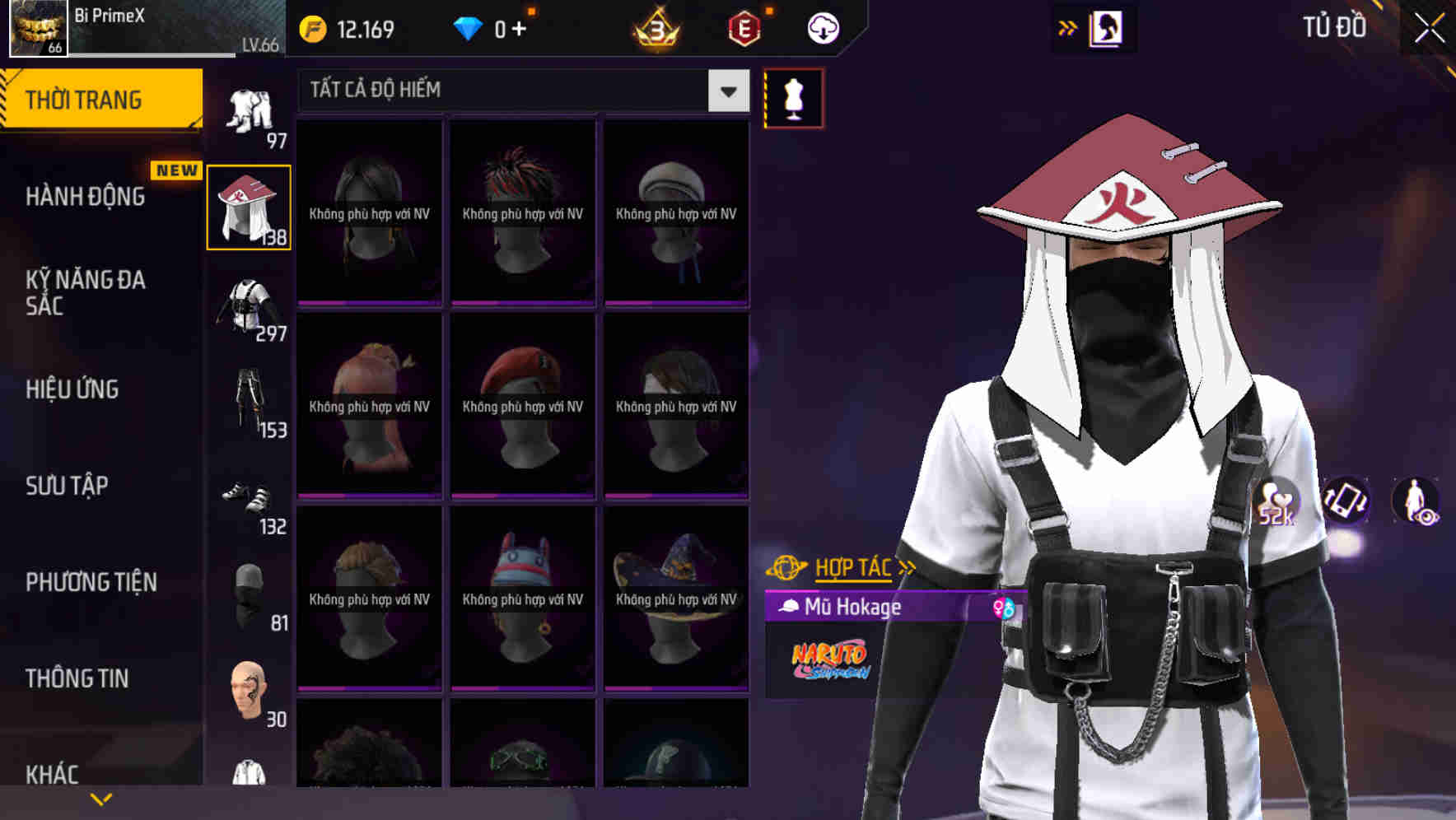Select the currently equipped Hokage hat slot
Screen dimensions: 1456x820
248,207
